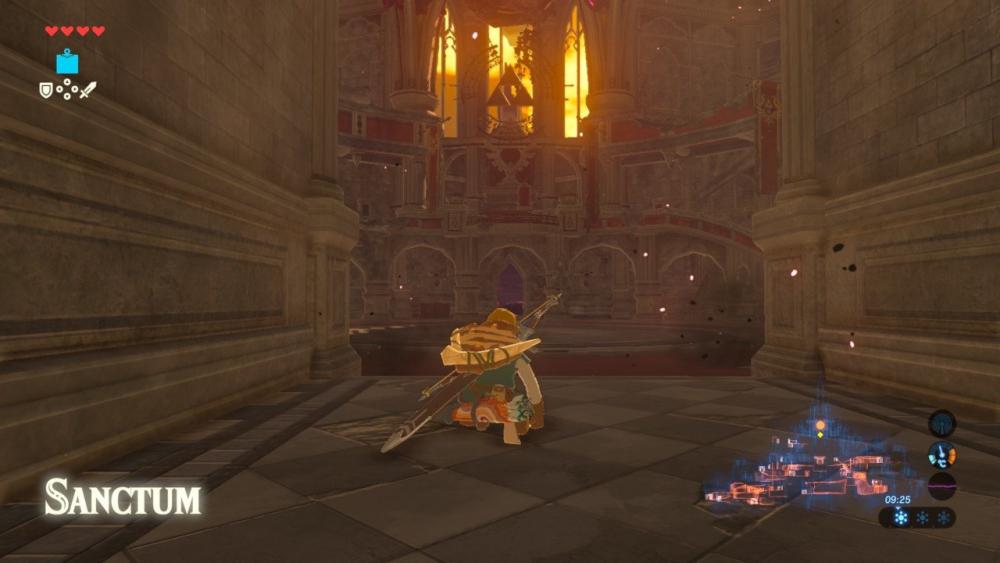Viewport: 1000px width, 563px height.
Task: Open the sword weapon quick-select icon
Action: (88, 90)
